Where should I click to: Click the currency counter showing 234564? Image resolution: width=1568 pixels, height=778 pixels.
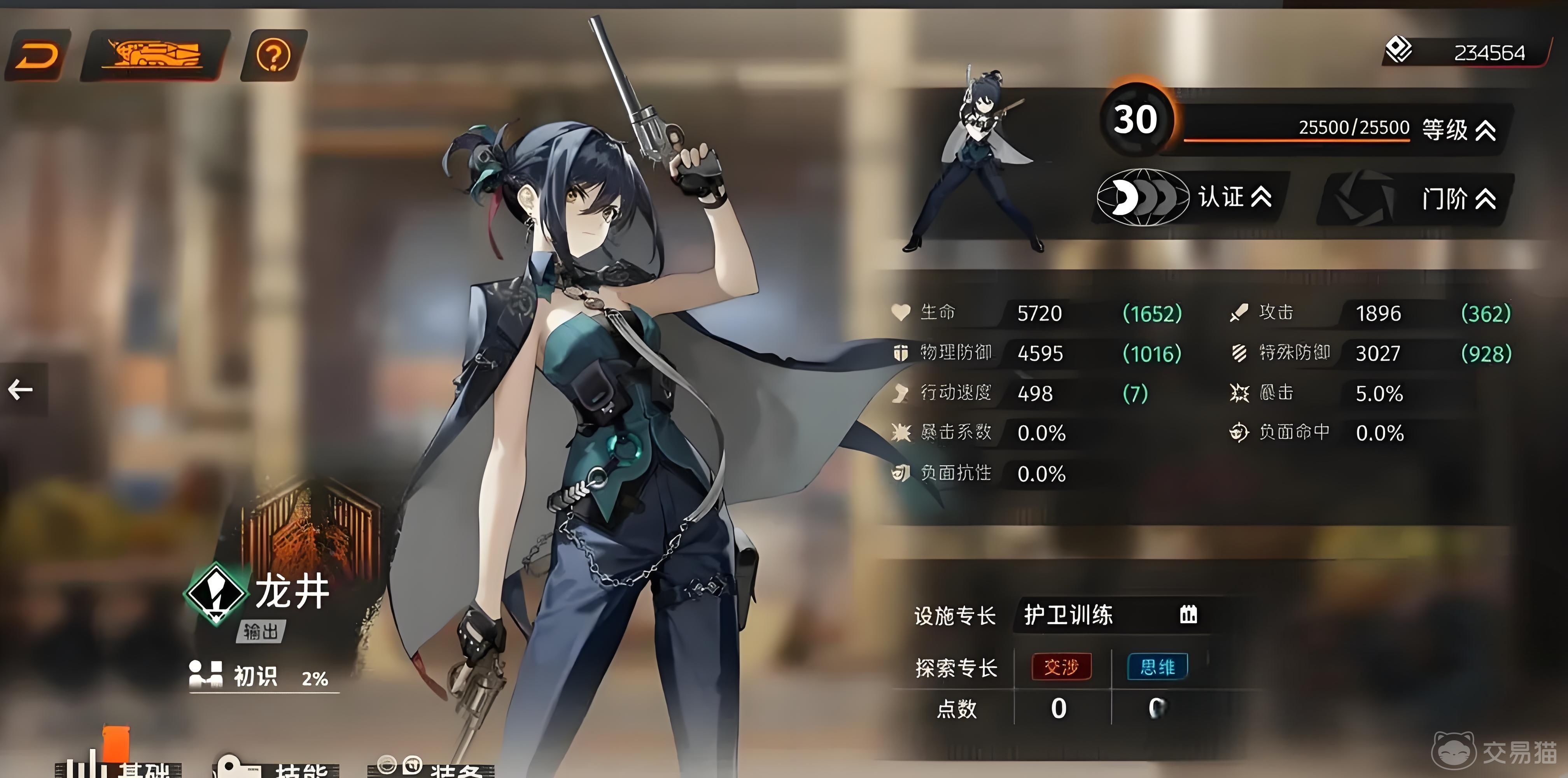pos(1467,53)
